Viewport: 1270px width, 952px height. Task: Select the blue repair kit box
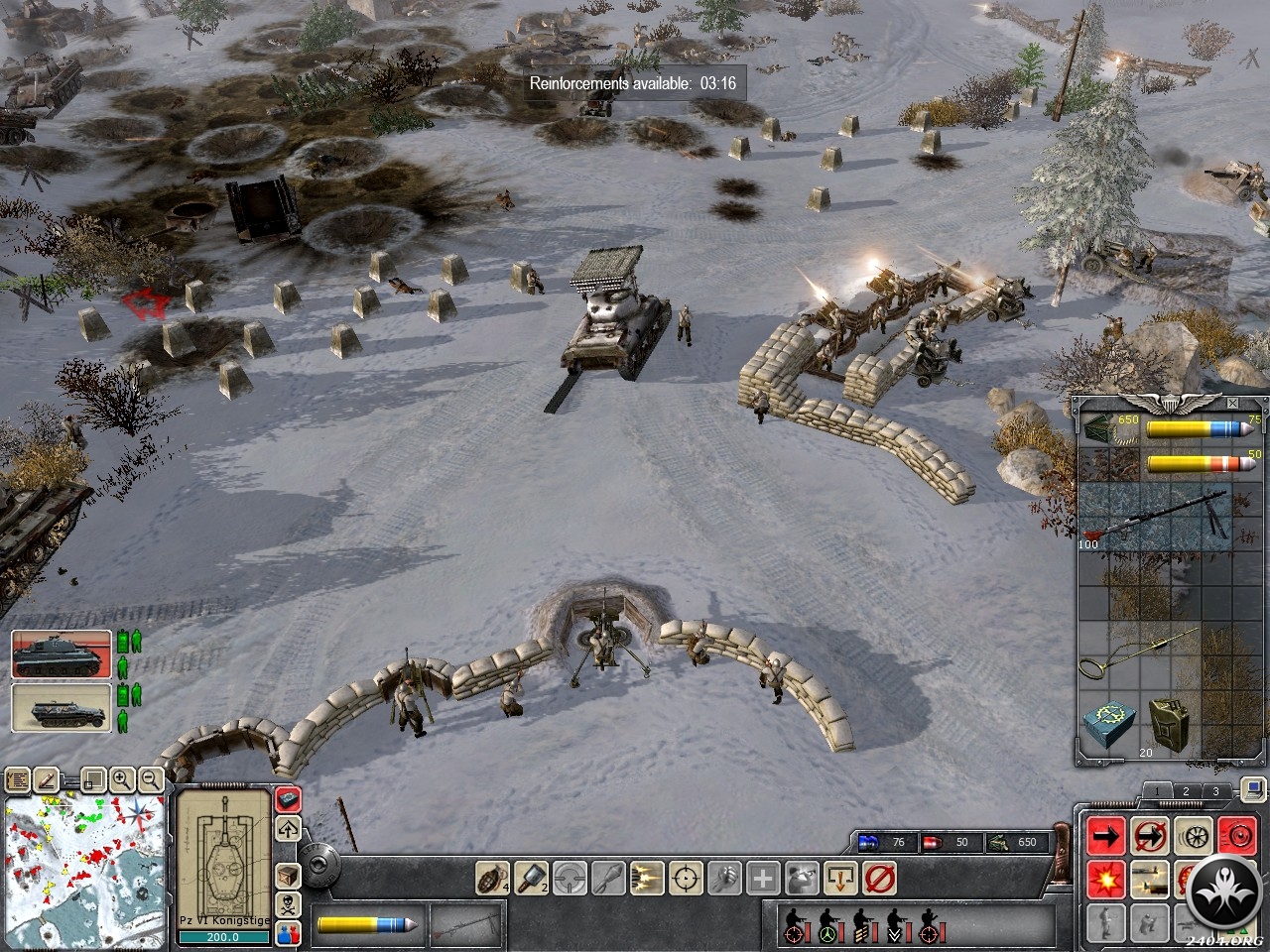(x=1108, y=724)
